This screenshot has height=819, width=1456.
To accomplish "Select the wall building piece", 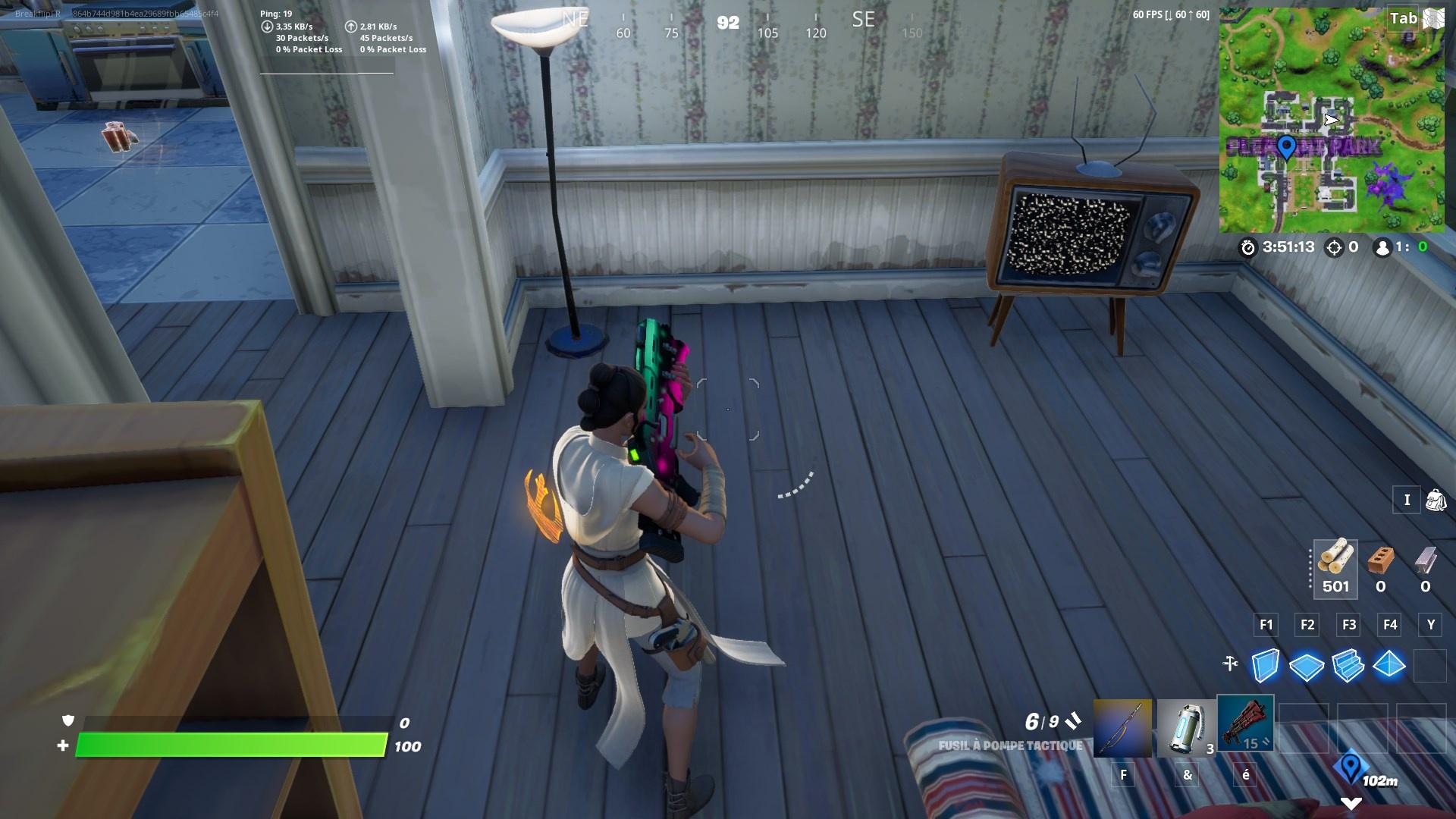I will 1265,665.
